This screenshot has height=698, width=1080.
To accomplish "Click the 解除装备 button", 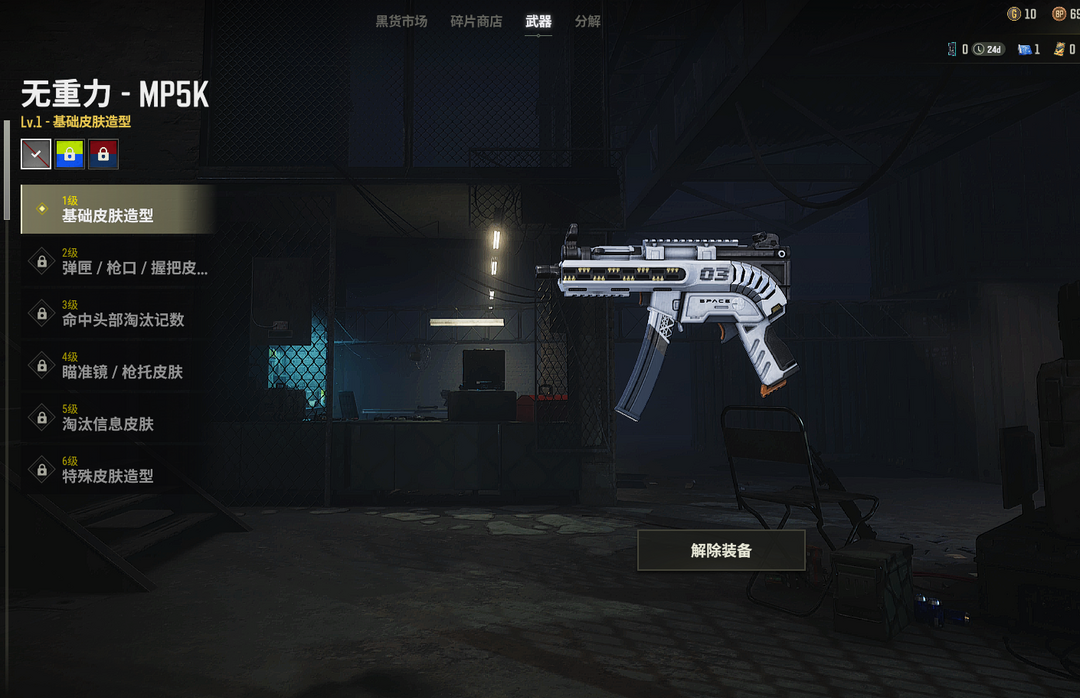I will [721, 550].
